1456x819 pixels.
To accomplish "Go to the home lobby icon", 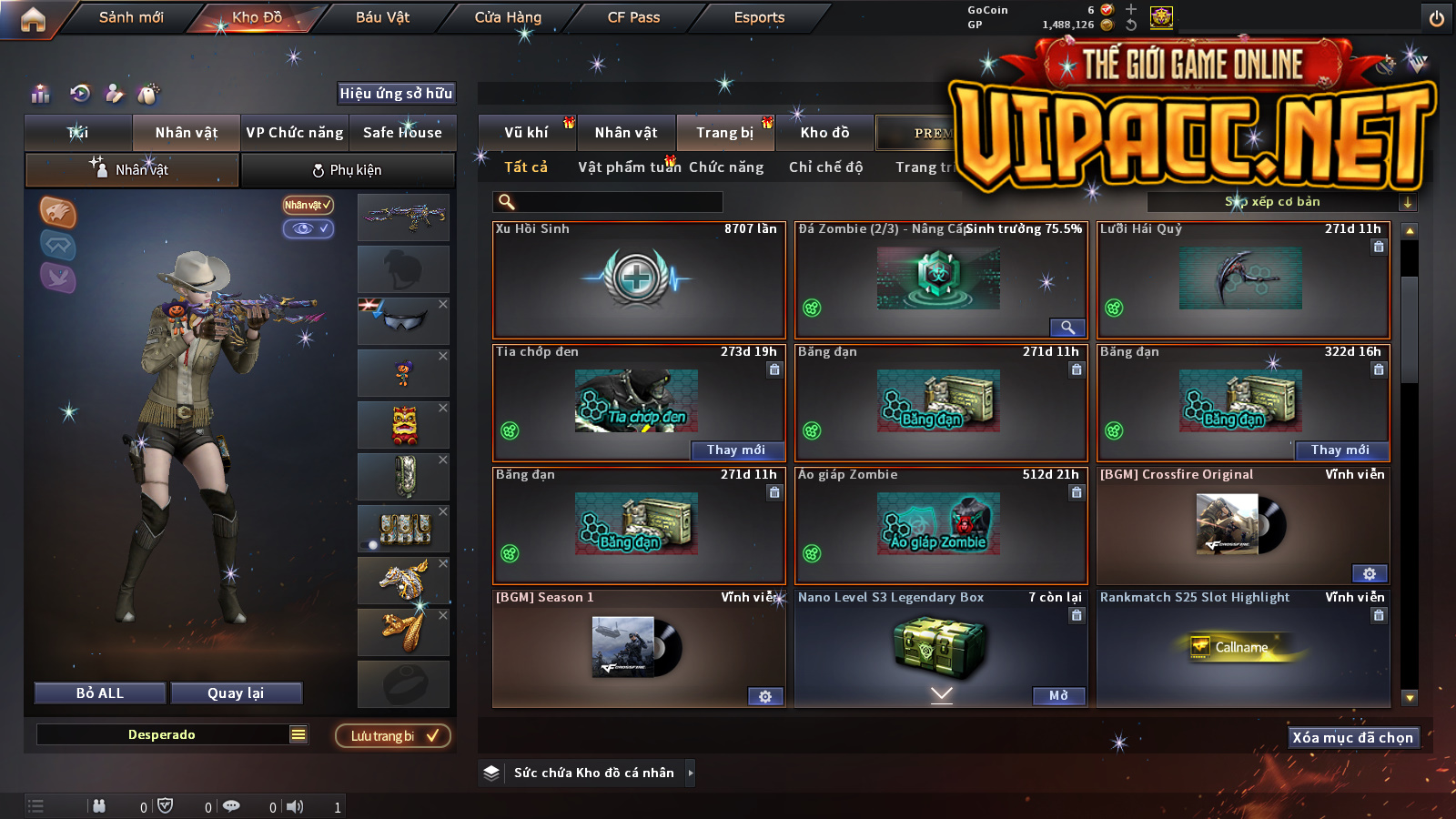I will [33, 19].
